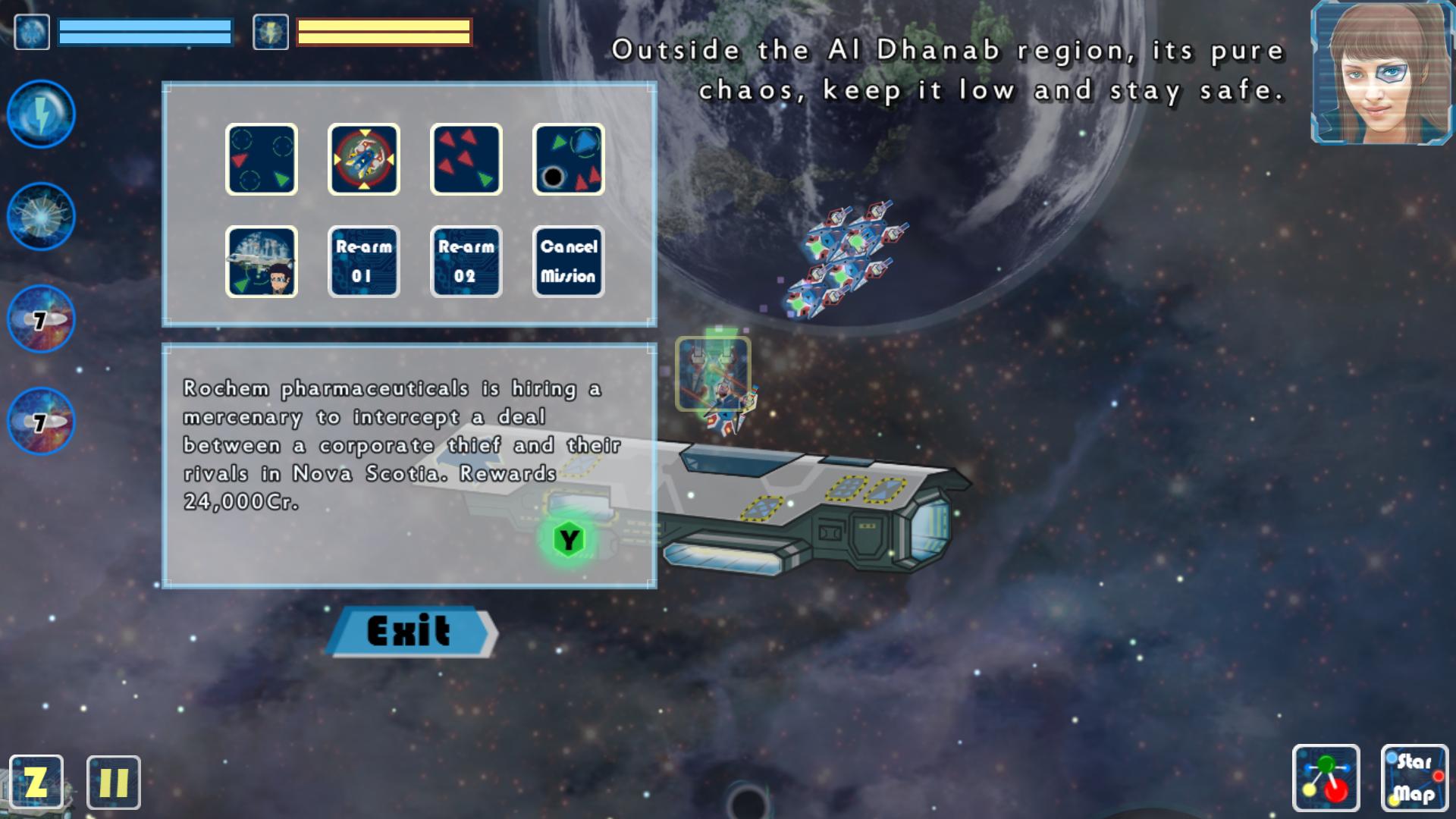The image size is (1456, 819).
Task: Select the boss target mission thumbnail
Action: tap(363, 158)
